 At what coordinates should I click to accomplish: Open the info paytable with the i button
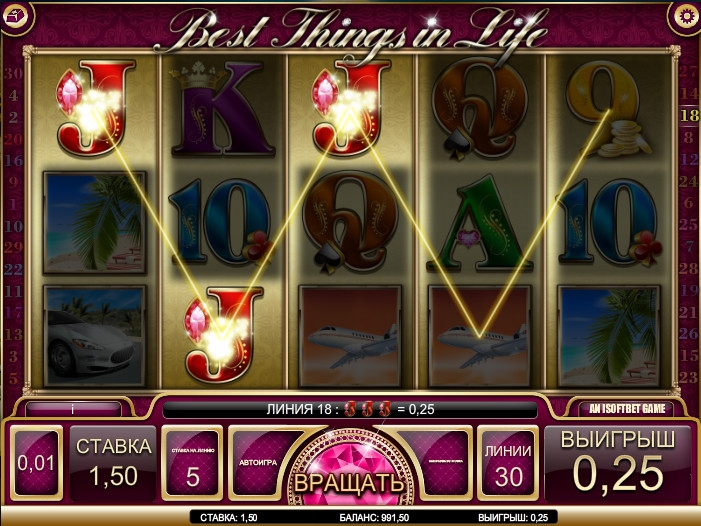click(73, 408)
